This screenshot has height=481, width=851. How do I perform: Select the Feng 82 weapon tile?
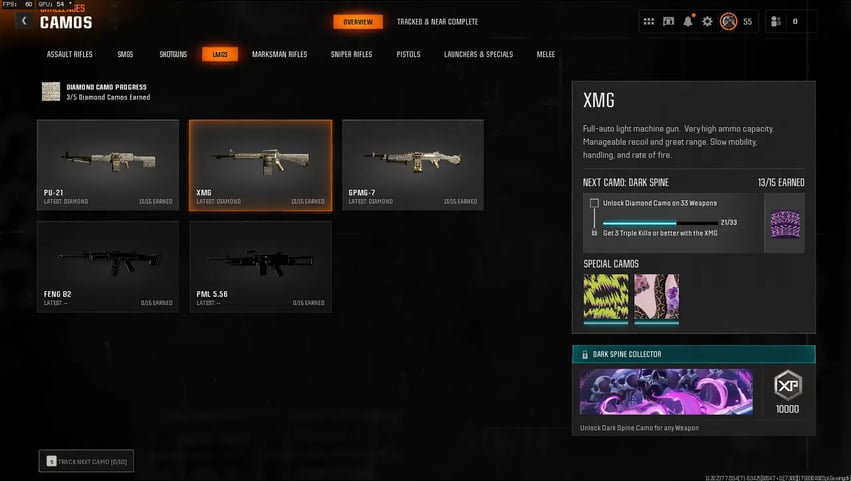click(x=108, y=266)
